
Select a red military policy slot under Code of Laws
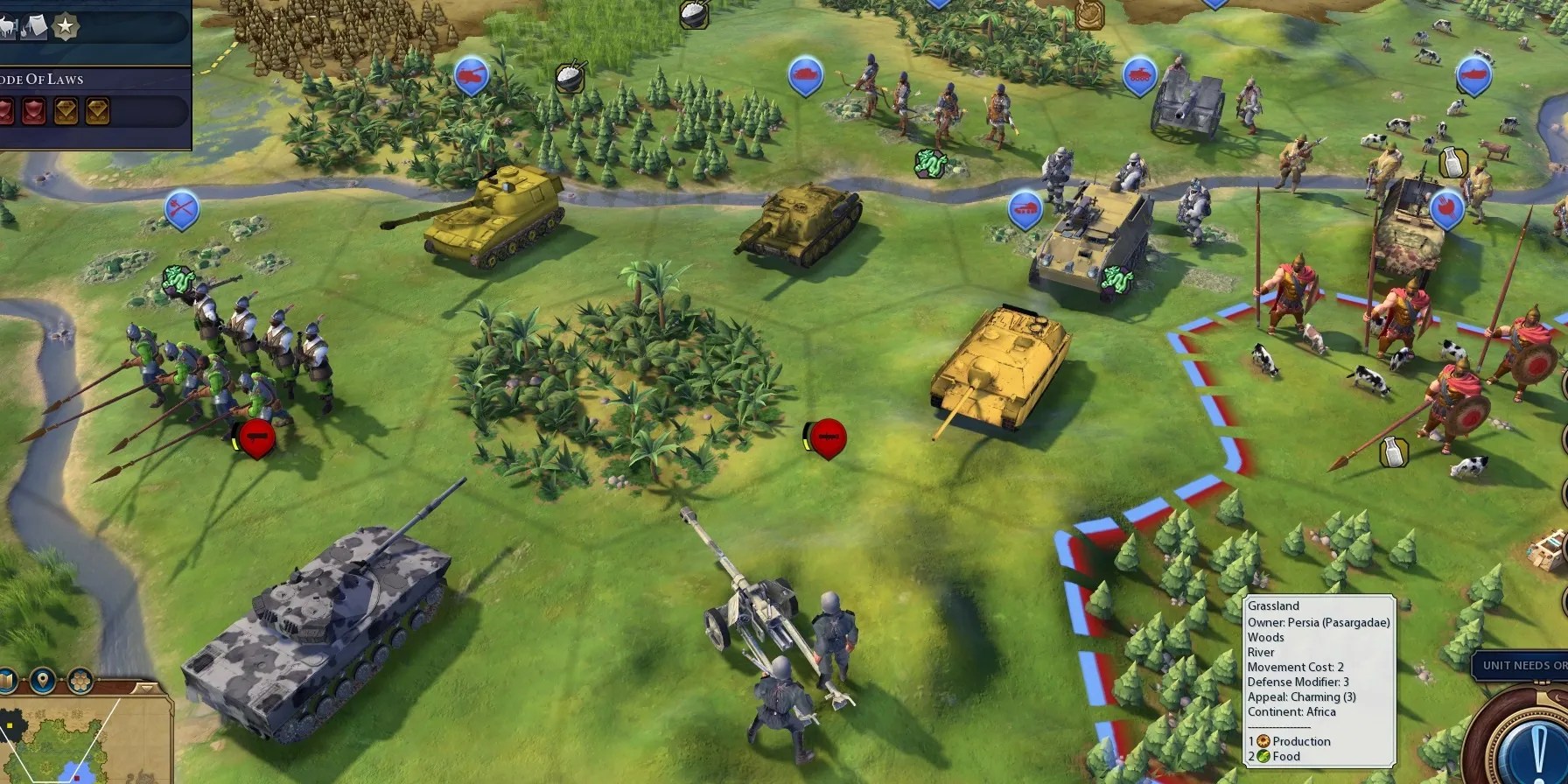tap(32, 110)
